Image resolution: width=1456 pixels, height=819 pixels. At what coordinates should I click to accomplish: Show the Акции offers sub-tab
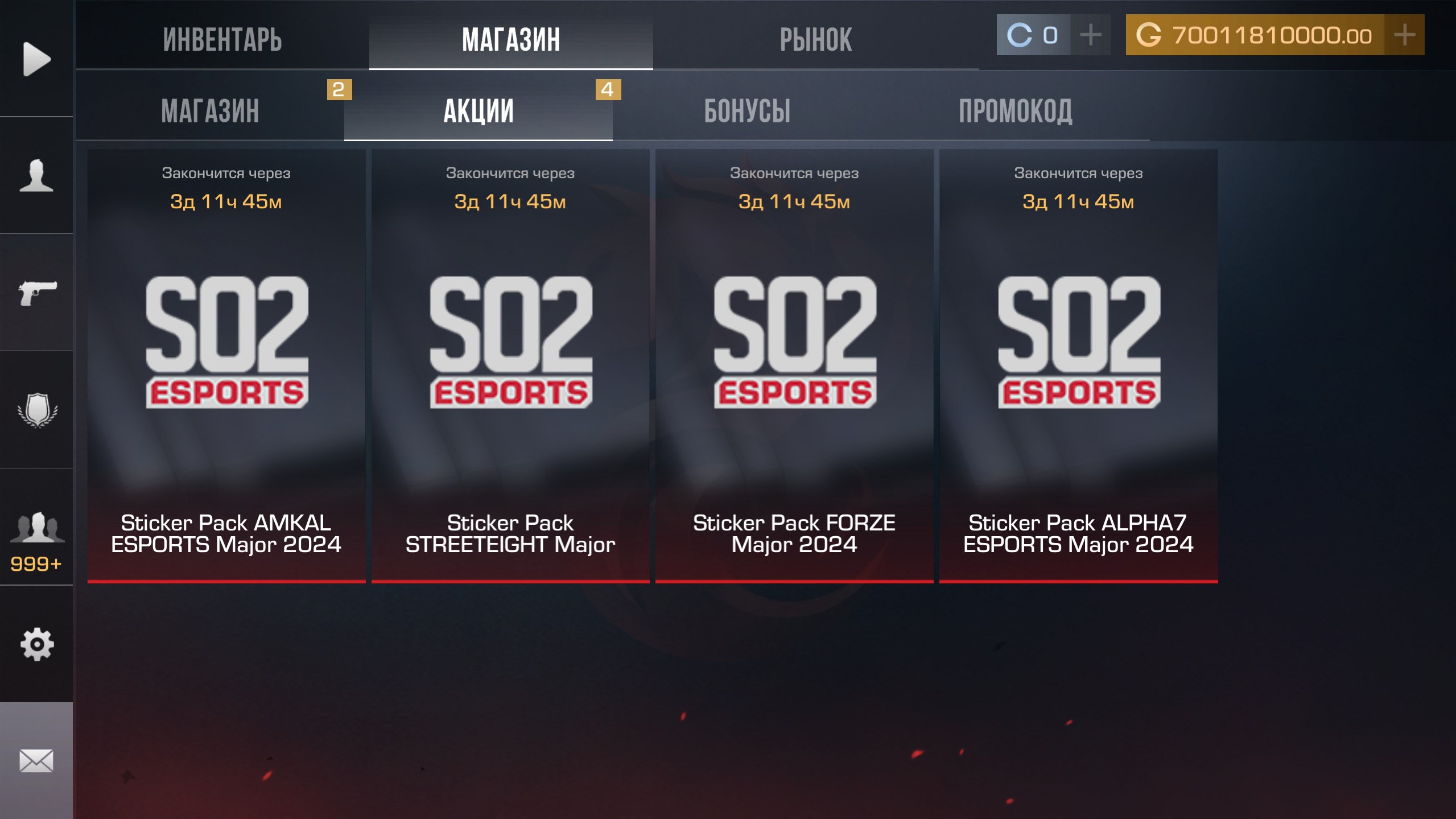tap(479, 110)
